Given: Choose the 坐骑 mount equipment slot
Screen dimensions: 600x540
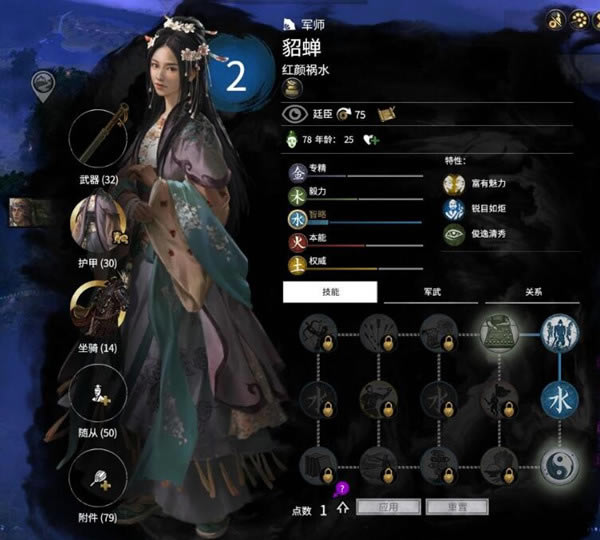Looking at the screenshot, I should [98, 309].
